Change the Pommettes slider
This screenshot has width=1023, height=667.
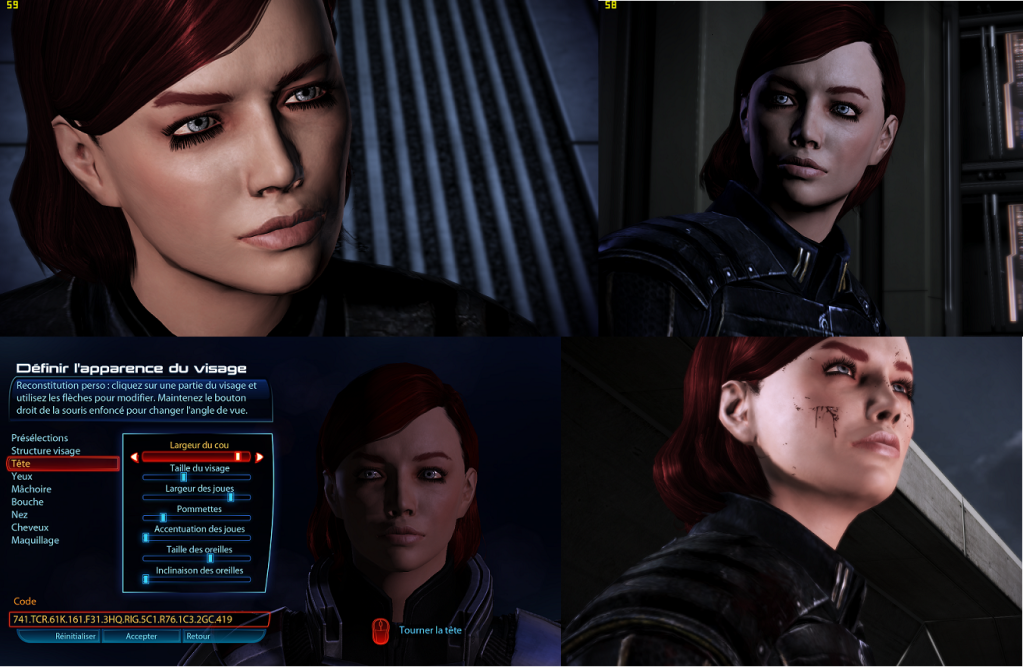tap(163, 517)
